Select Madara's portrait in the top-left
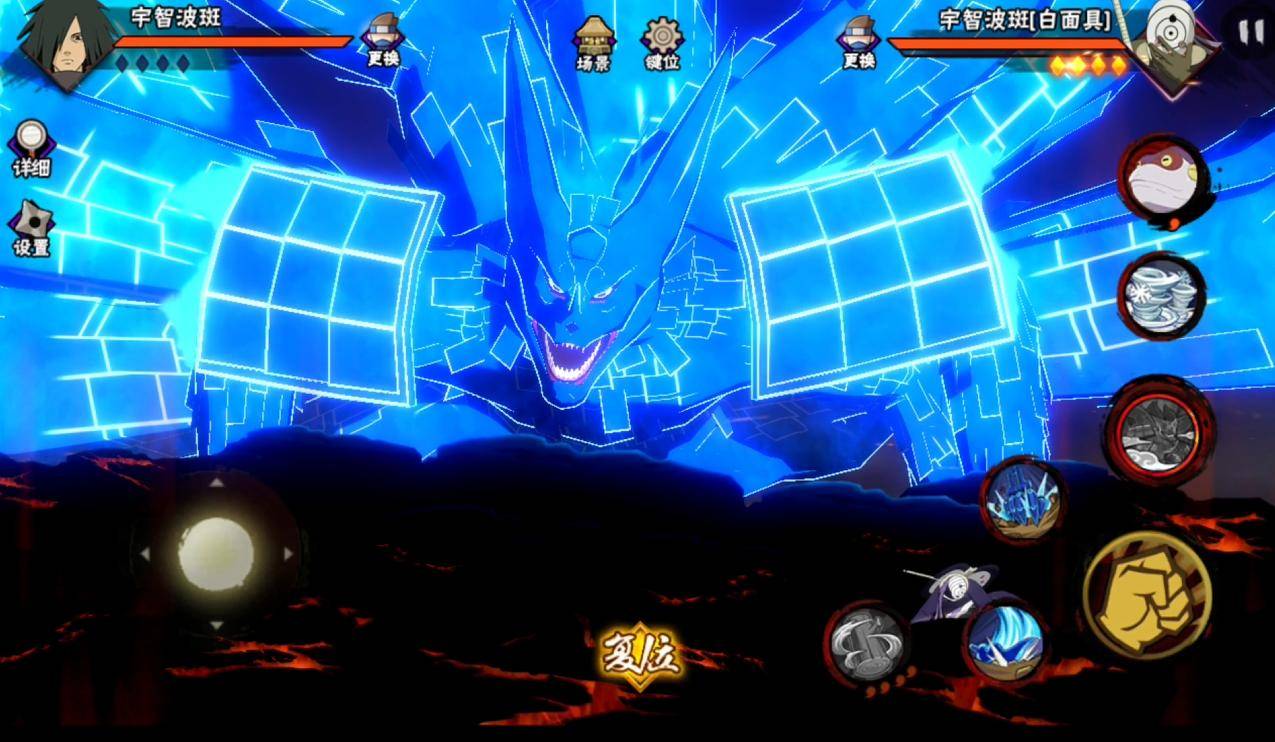 coord(66,43)
